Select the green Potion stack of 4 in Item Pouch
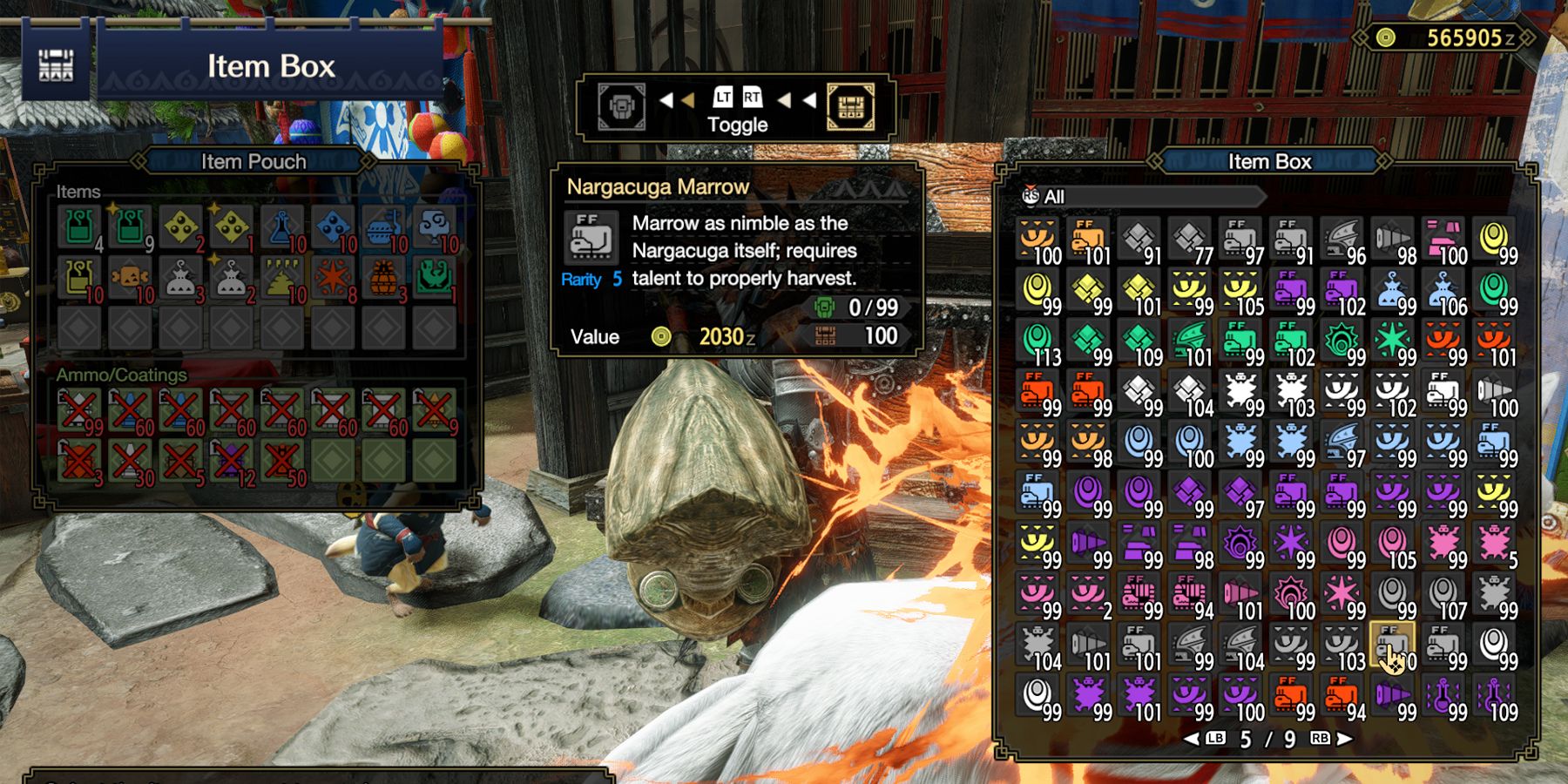Image resolution: width=1568 pixels, height=784 pixels. (x=78, y=226)
